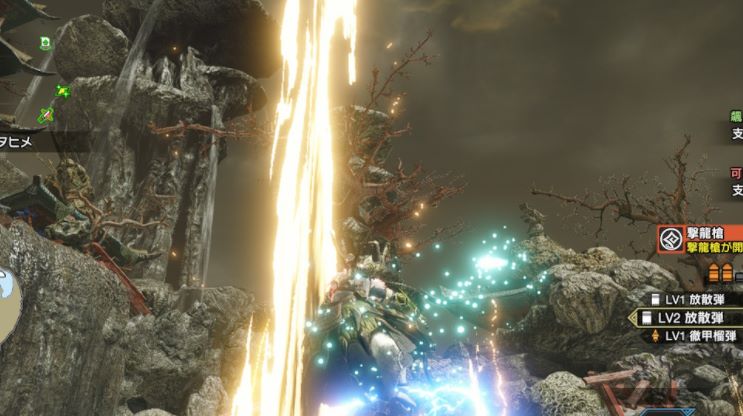
Task: Click the green sword attack buff icon
Action: pos(46,115)
